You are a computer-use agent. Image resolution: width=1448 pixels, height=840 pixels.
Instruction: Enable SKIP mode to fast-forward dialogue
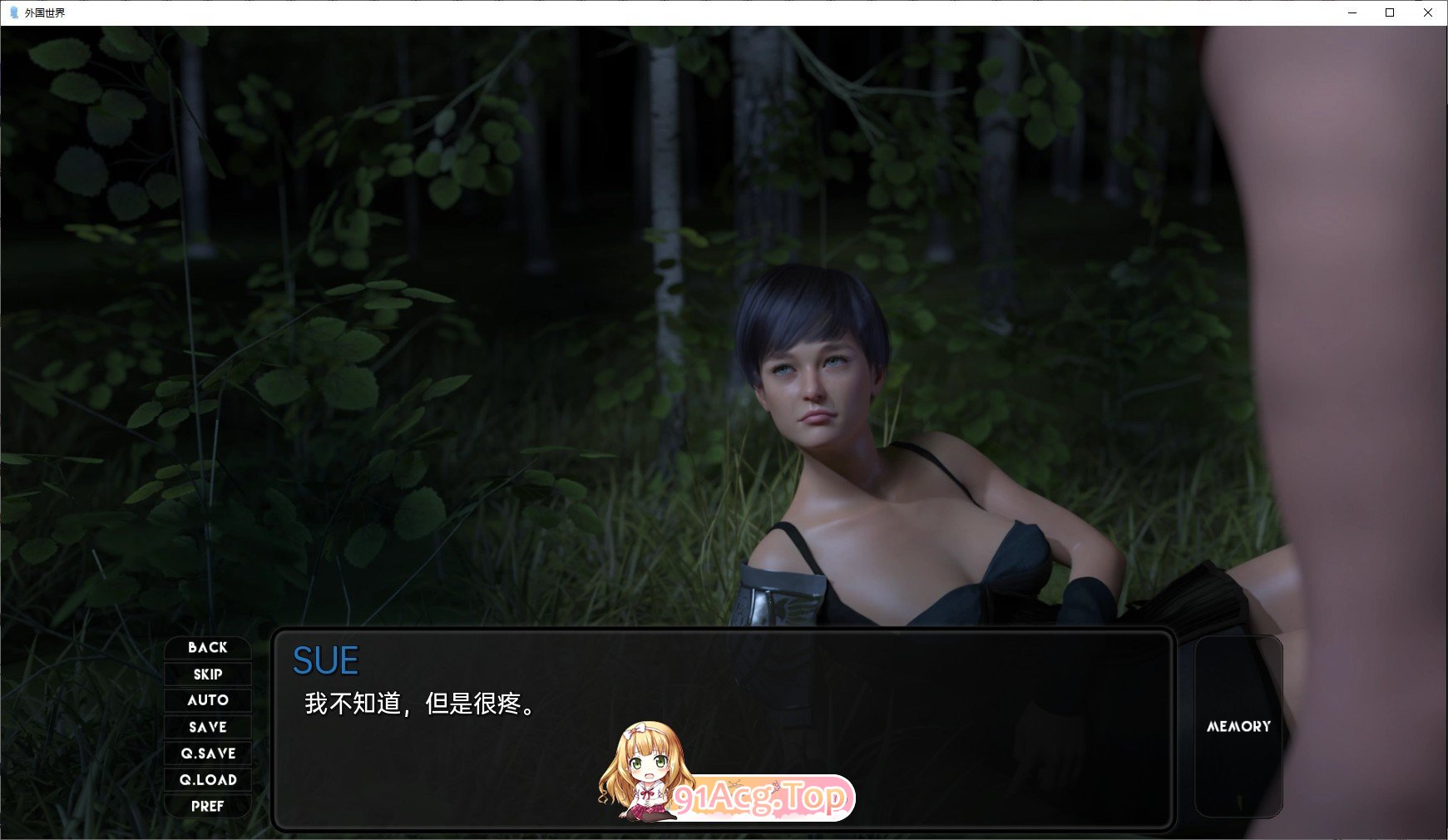click(x=207, y=674)
